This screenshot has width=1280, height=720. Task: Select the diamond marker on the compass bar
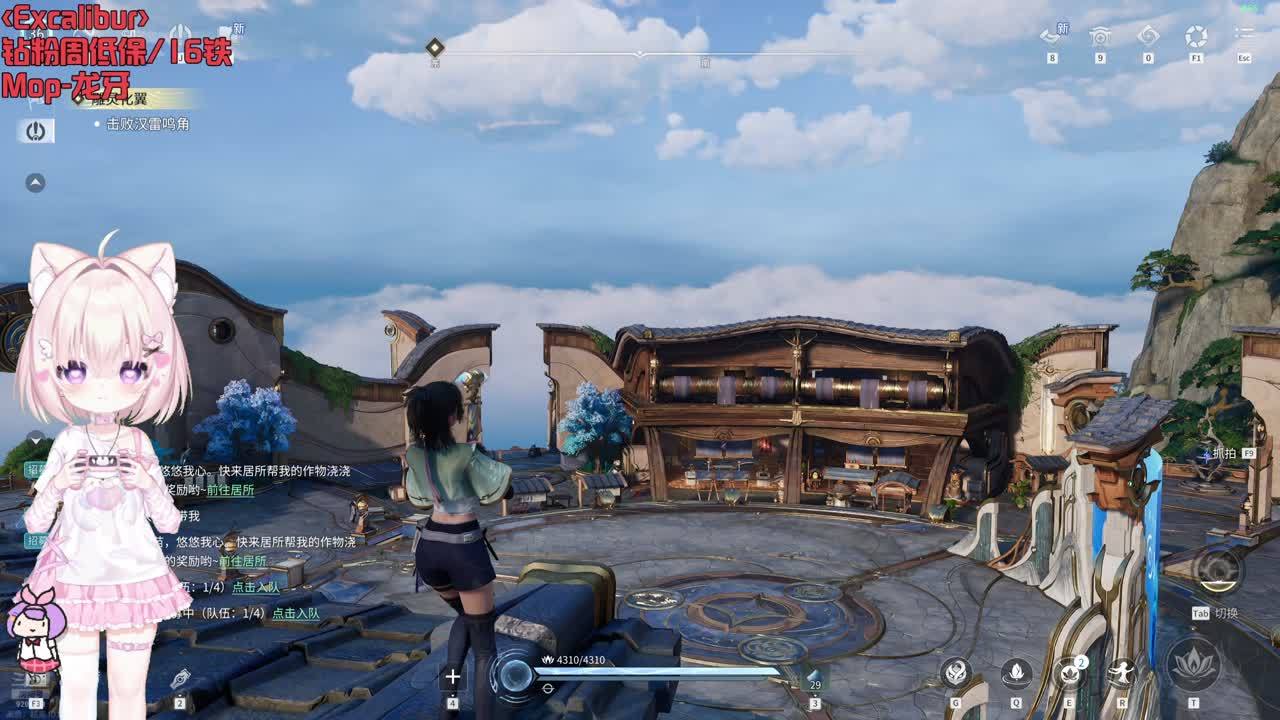click(434, 47)
